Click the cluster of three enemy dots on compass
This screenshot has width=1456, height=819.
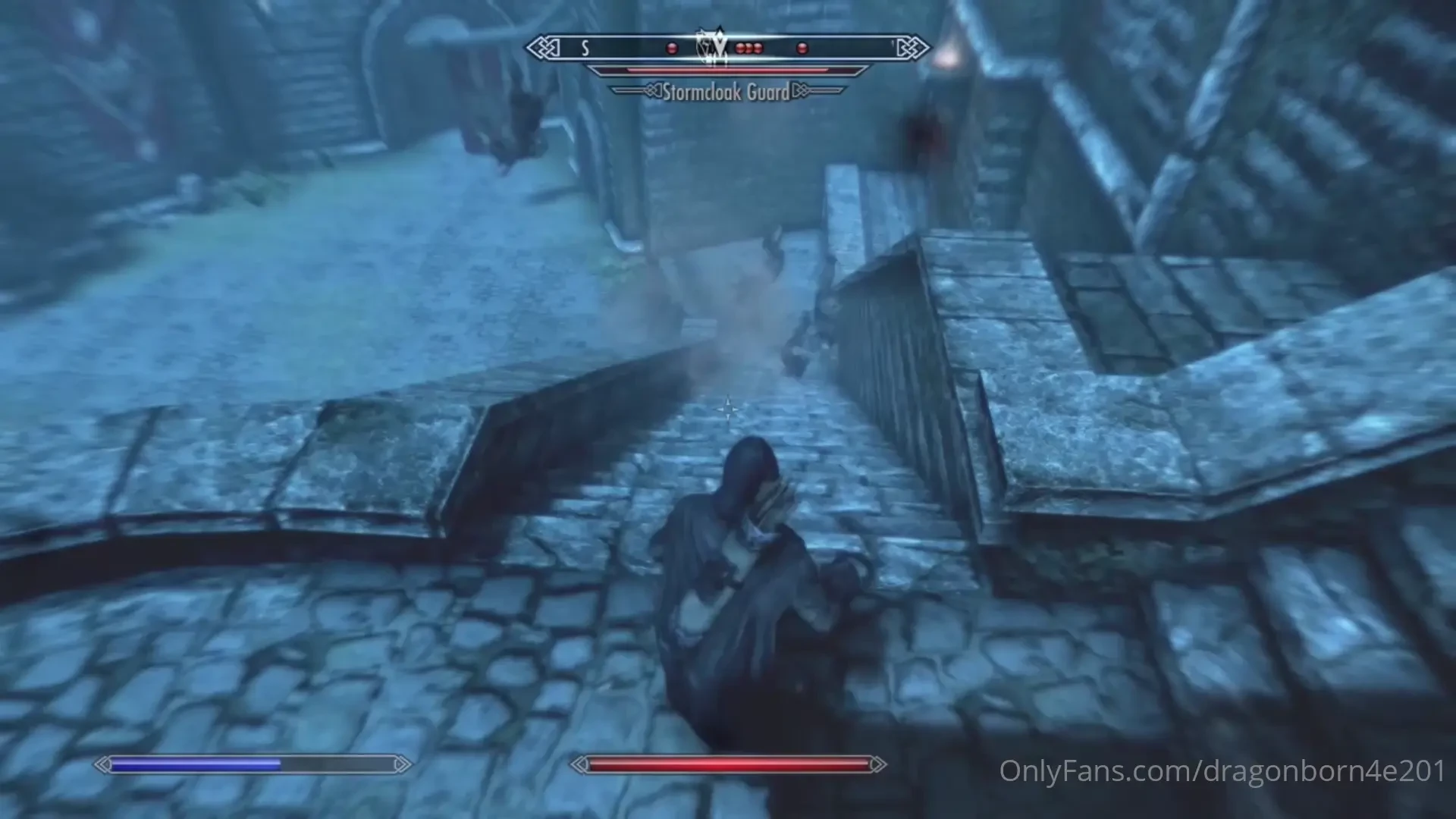pos(749,48)
